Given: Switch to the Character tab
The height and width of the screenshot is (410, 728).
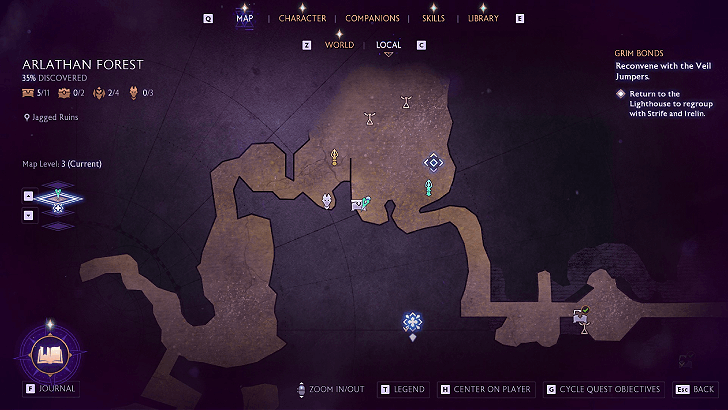Looking at the screenshot, I should pyautogui.click(x=302, y=18).
